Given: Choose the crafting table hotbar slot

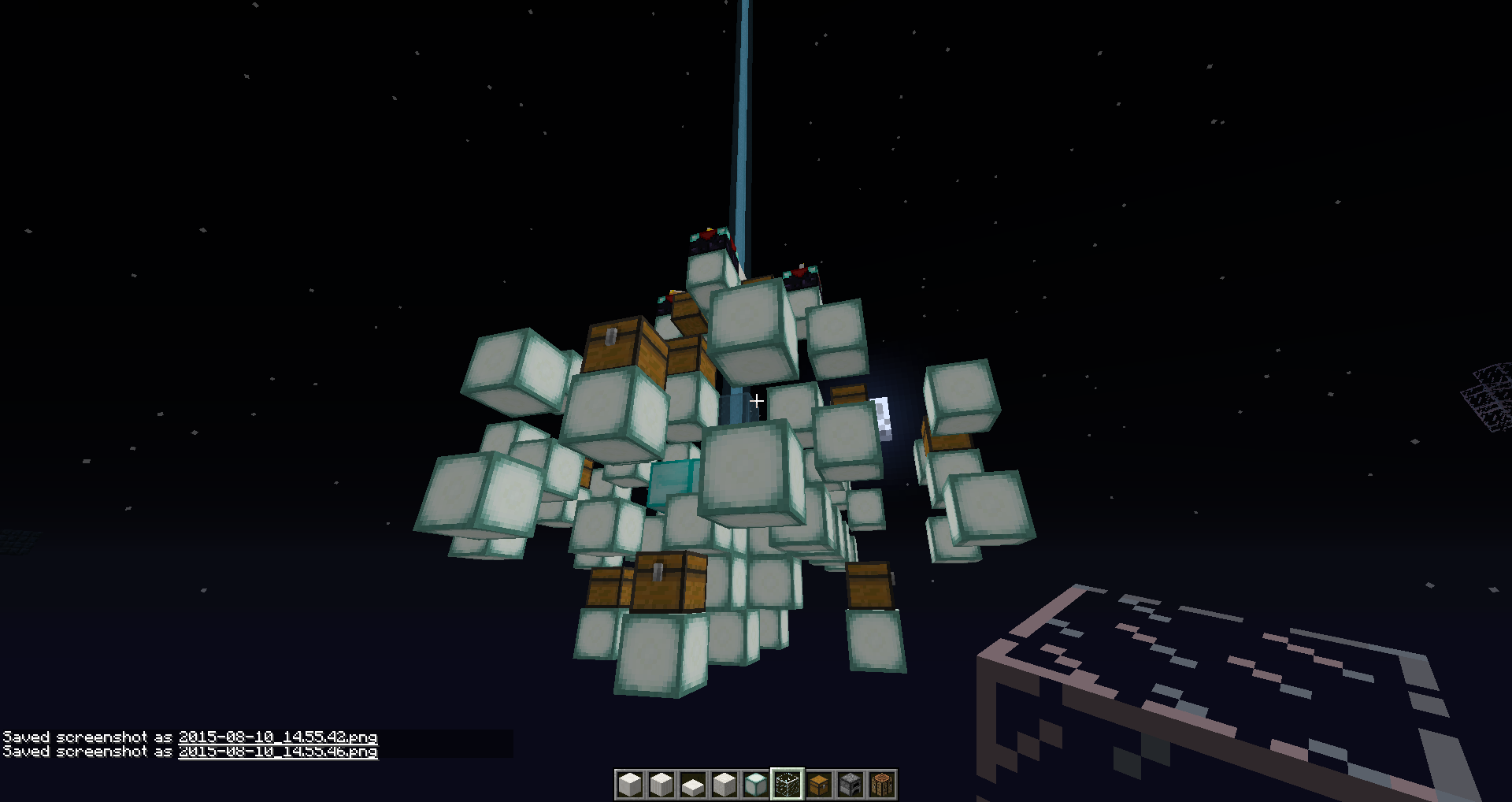Looking at the screenshot, I should click(882, 785).
